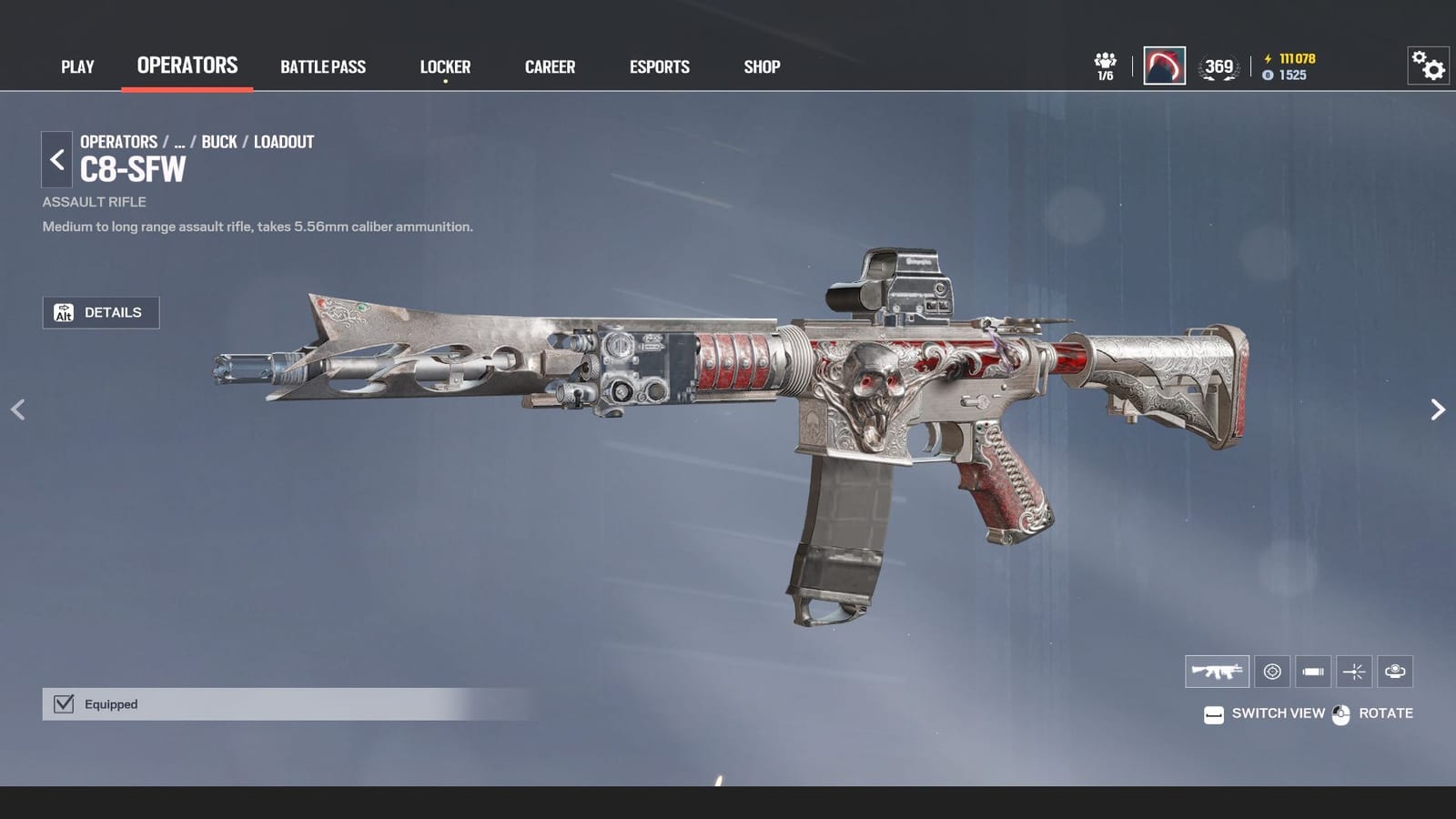The image size is (1456, 819).
Task: Click the player avatar profile thumbnail
Action: (1165, 66)
